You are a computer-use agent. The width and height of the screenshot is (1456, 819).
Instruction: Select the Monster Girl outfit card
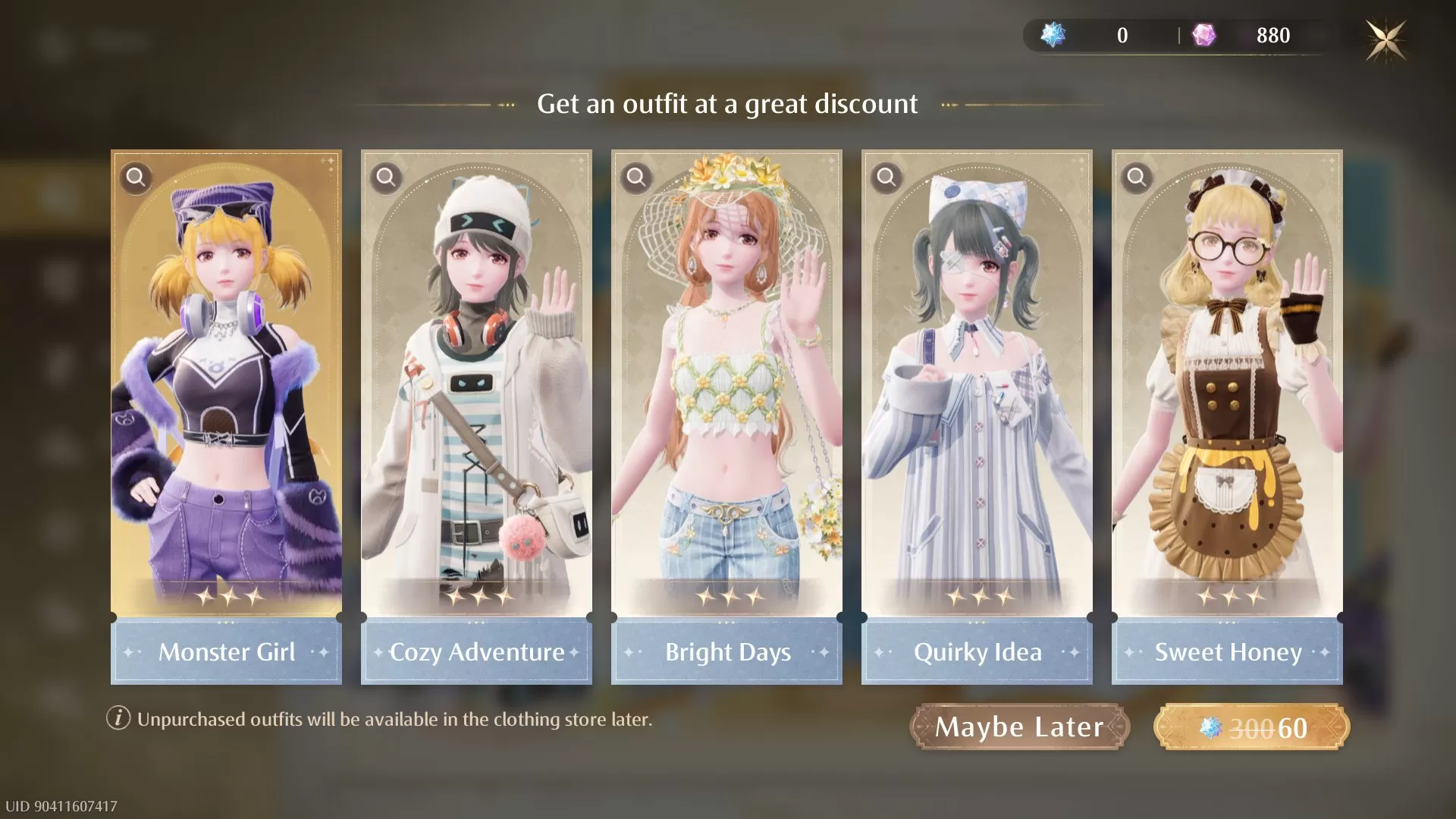pos(225,379)
